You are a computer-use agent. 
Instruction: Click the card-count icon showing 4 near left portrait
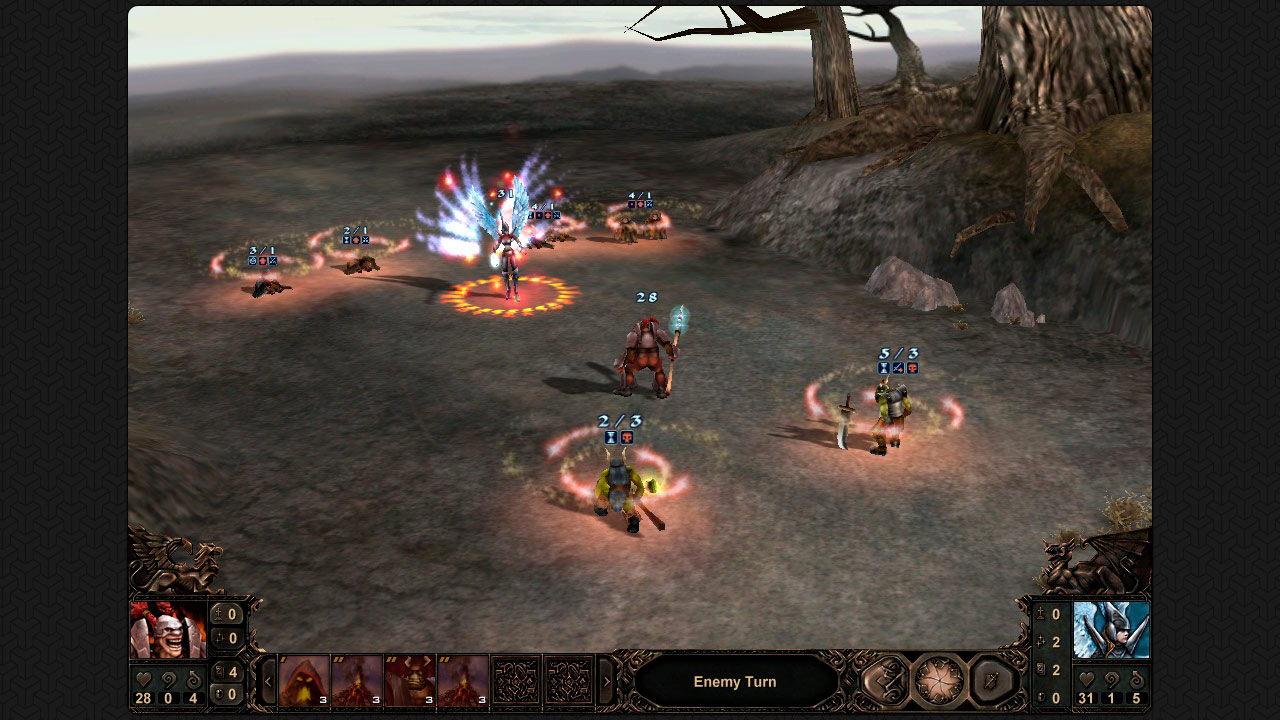pyautogui.click(x=220, y=672)
